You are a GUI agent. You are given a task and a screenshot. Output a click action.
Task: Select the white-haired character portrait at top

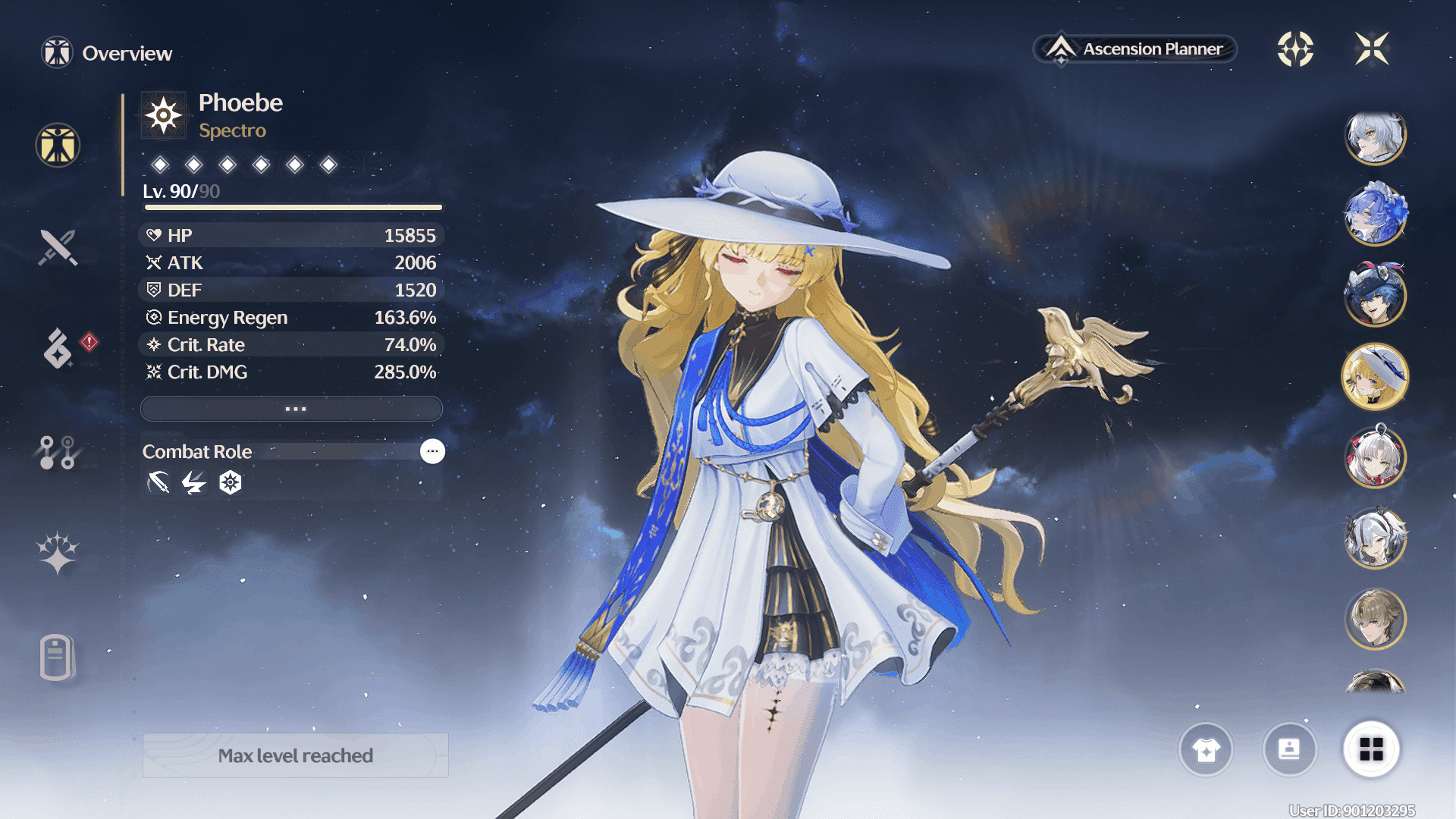pos(1375,137)
